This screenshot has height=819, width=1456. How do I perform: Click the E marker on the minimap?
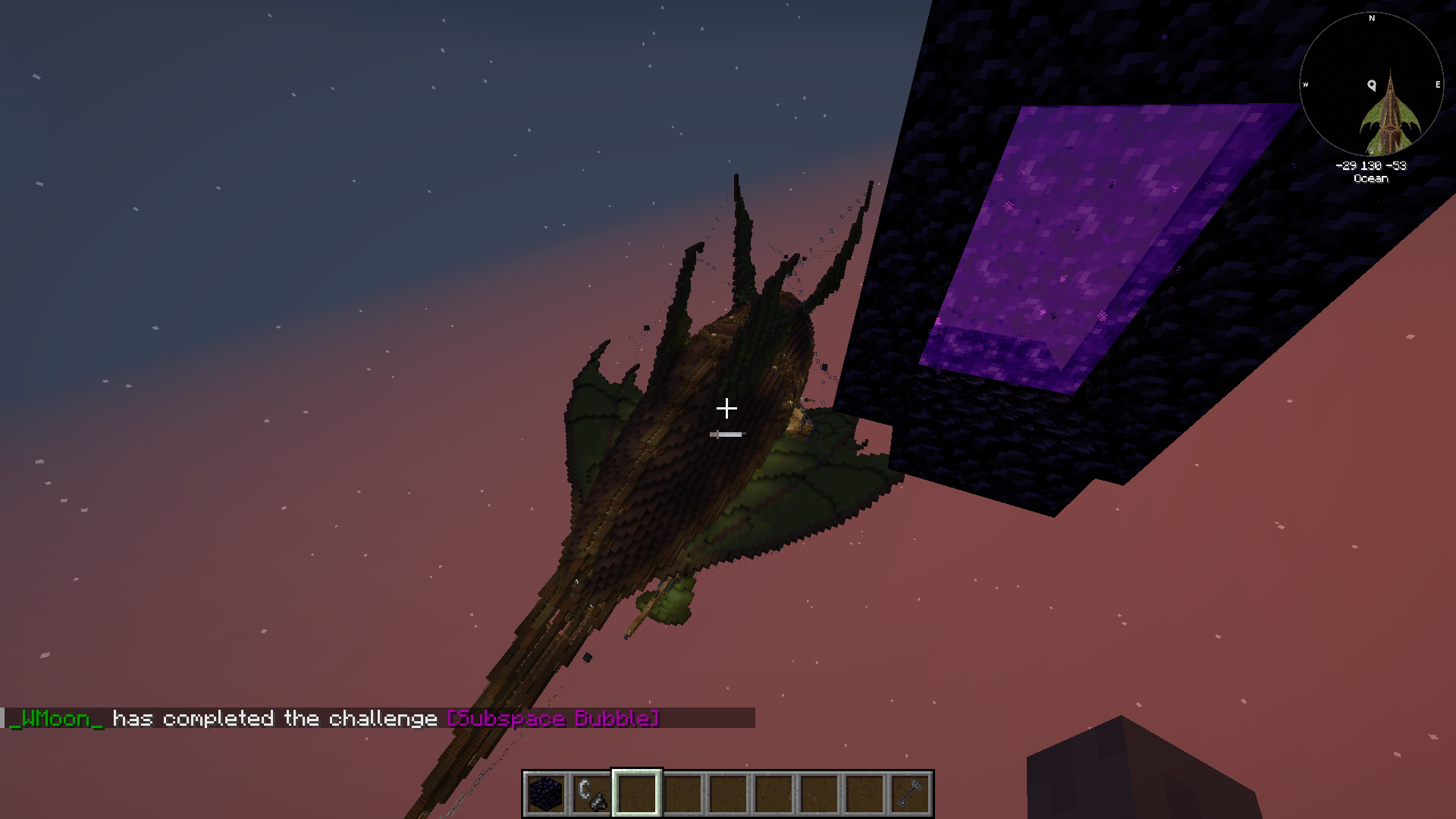click(x=1437, y=85)
